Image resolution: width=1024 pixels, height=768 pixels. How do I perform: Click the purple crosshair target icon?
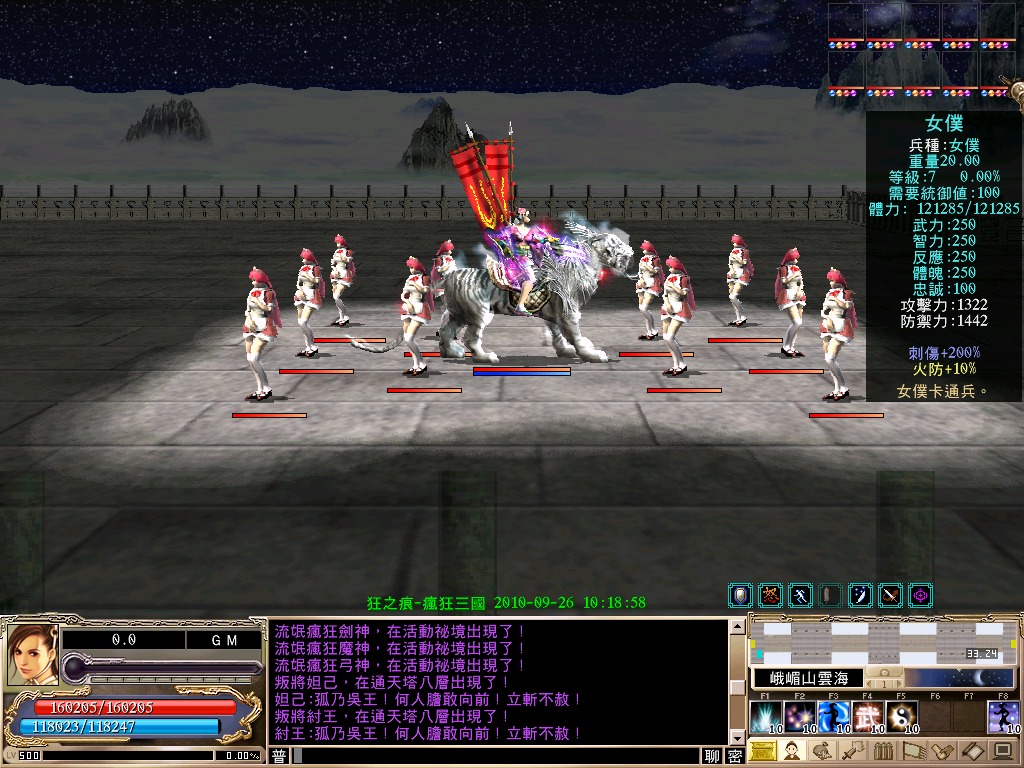point(920,596)
